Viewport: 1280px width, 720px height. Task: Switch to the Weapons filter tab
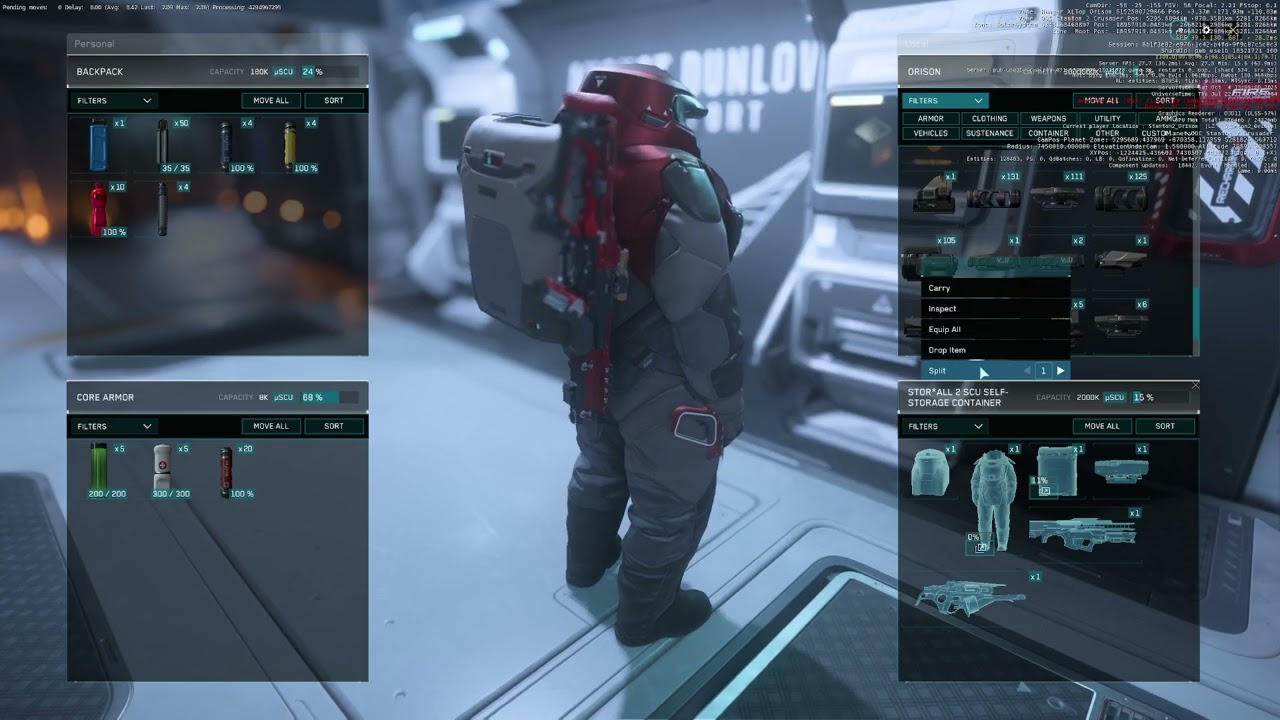pyautogui.click(x=1048, y=119)
